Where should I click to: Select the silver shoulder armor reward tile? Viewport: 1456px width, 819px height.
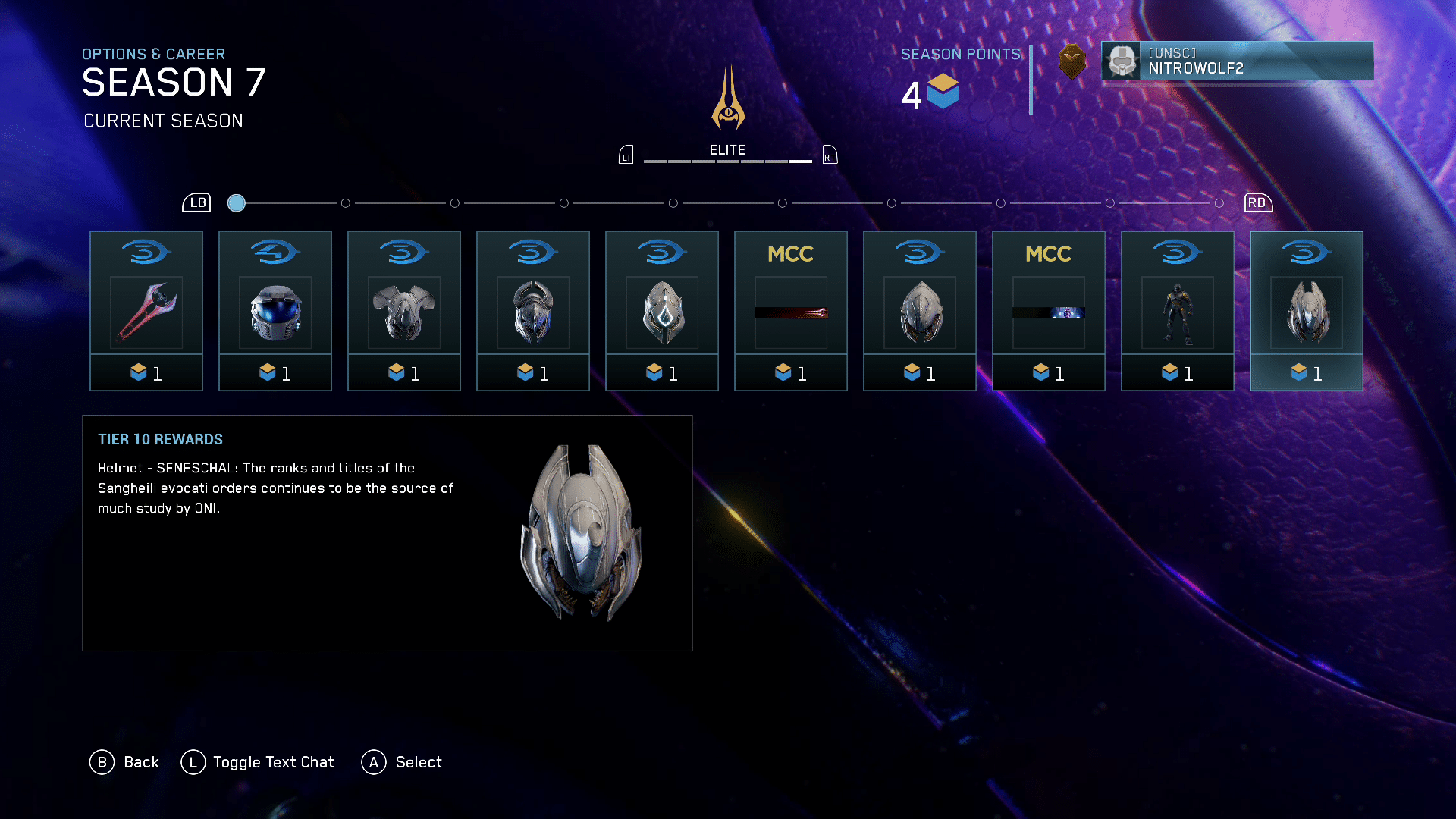click(x=404, y=311)
